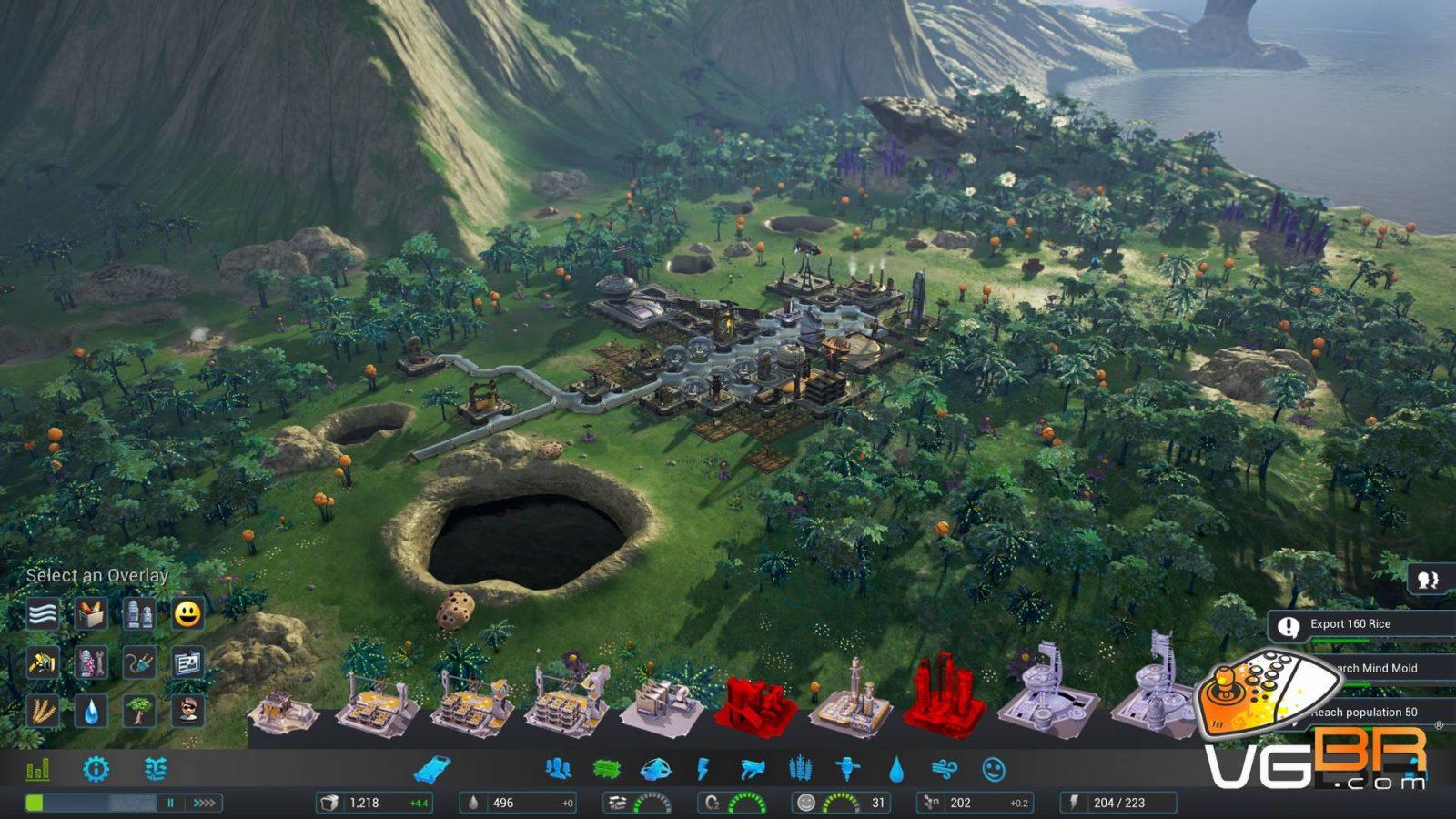Select the smiley face happiness overlay
The height and width of the screenshot is (819, 1456).
click(187, 614)
